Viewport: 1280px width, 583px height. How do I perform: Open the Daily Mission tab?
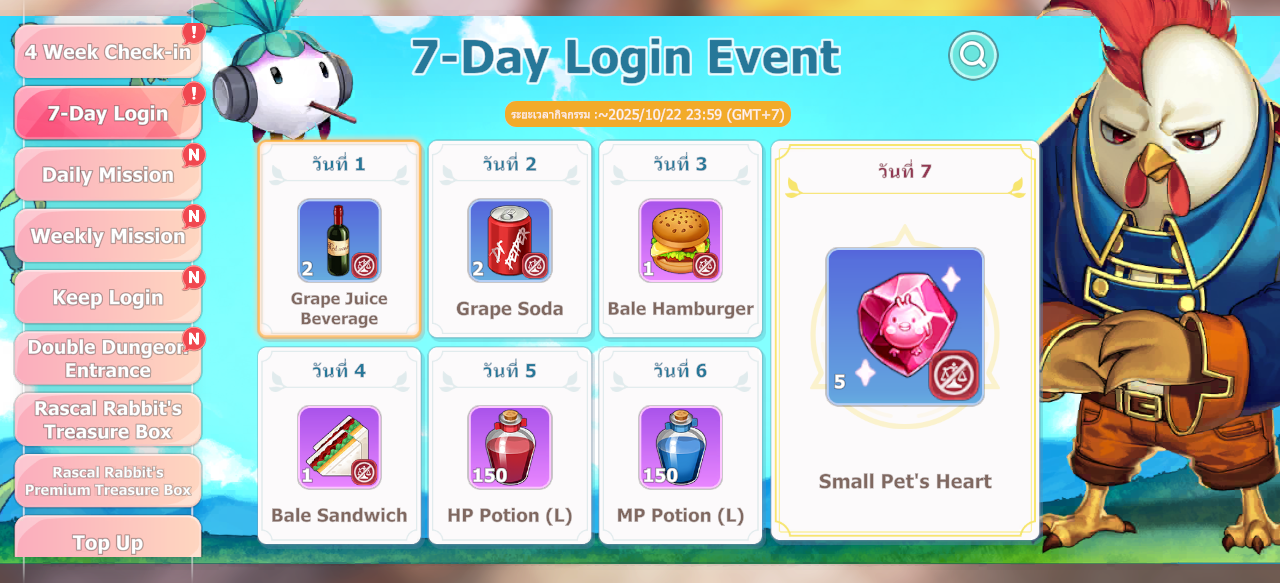108,175
